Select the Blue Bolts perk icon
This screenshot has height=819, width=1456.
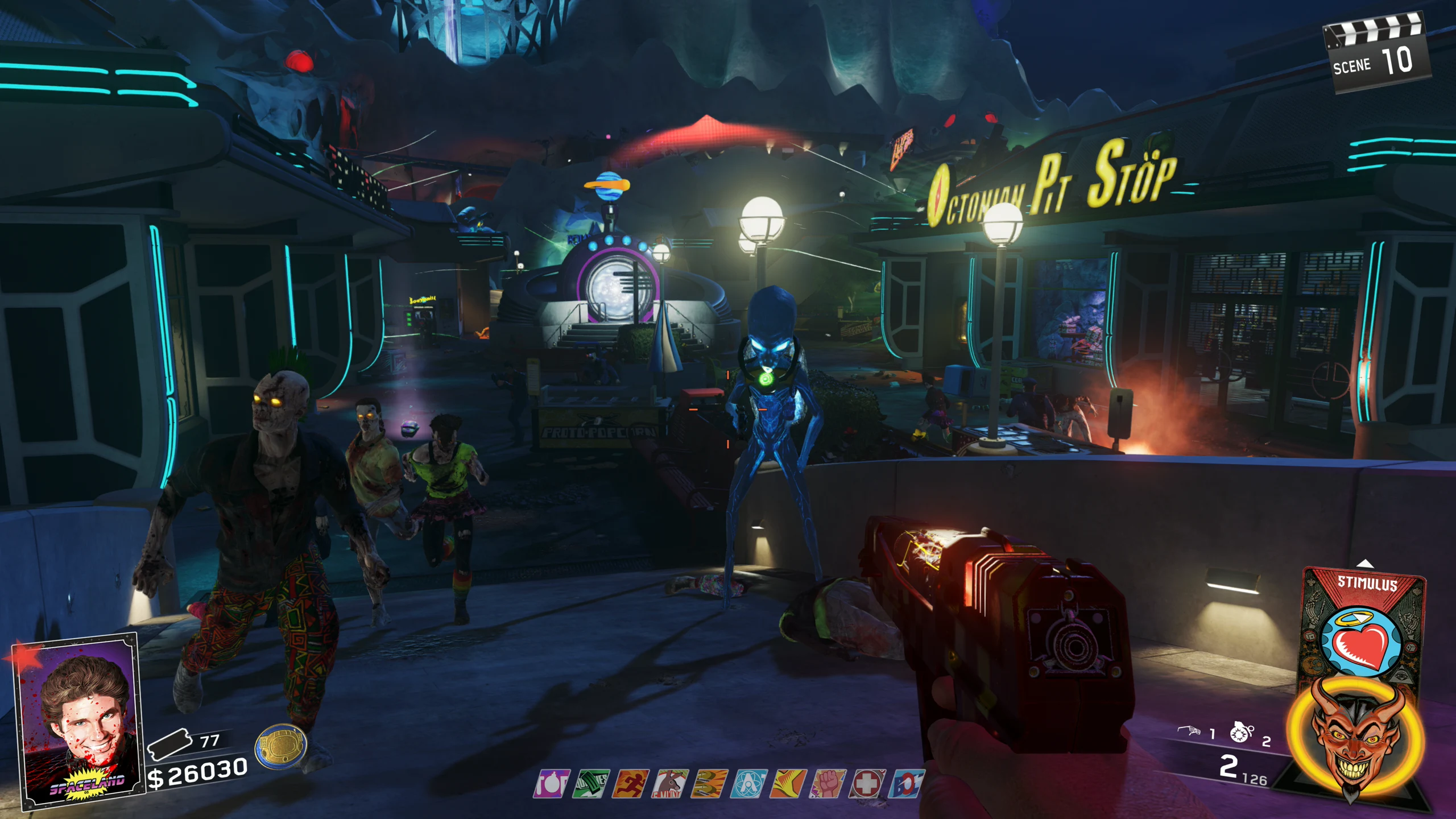[x=907, y=784]
